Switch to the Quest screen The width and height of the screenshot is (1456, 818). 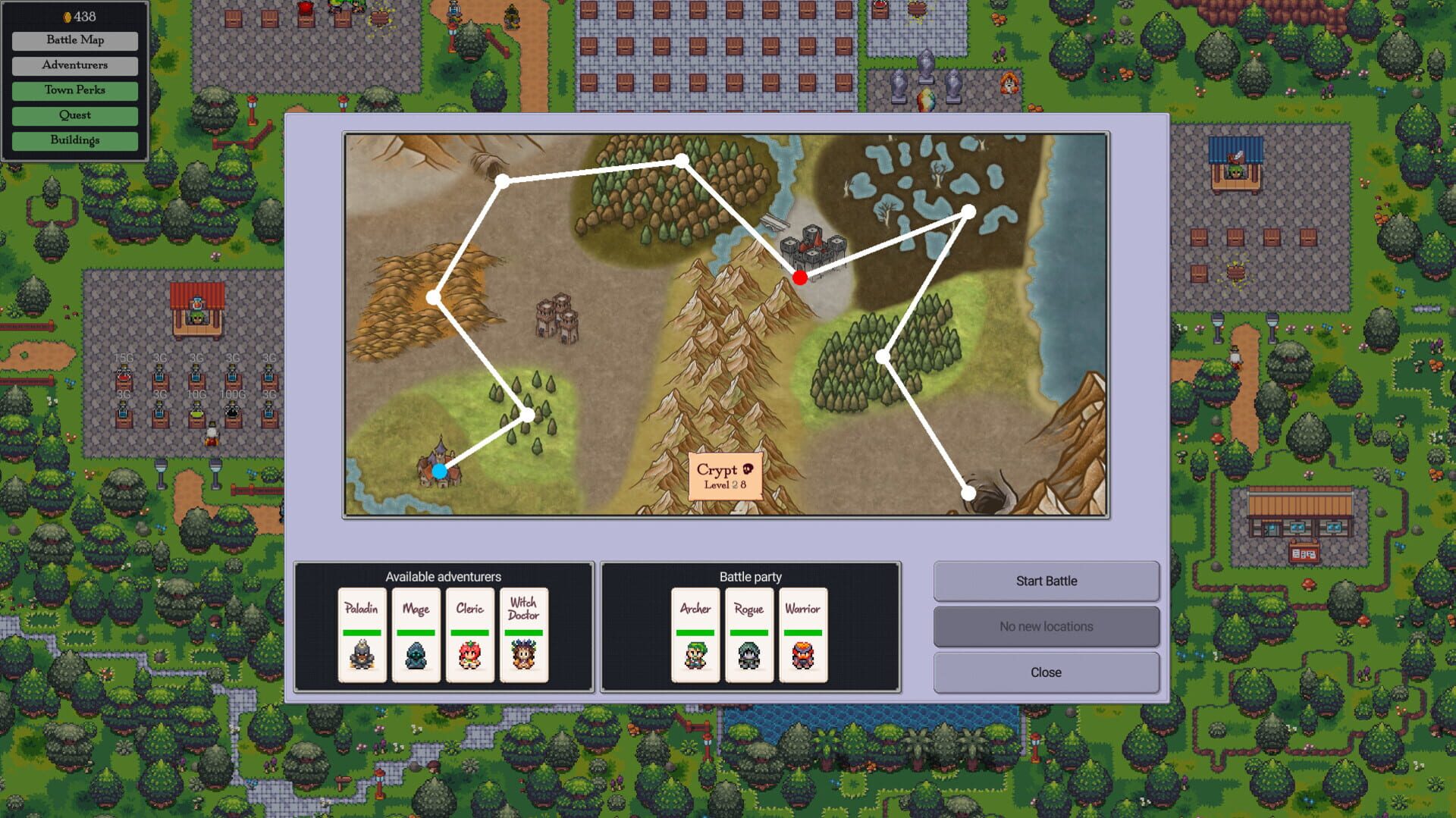pyautogui.click(x=74, y=115)
